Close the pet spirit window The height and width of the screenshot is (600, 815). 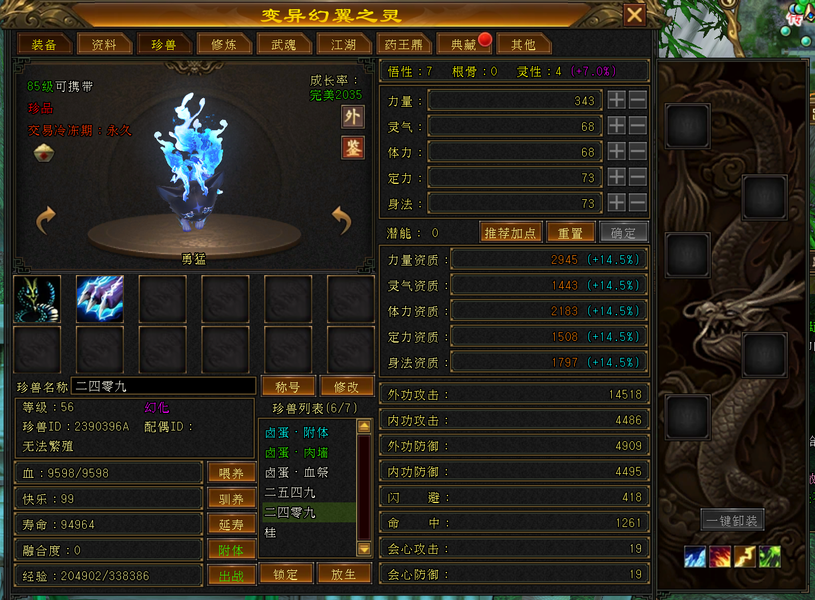634,15
